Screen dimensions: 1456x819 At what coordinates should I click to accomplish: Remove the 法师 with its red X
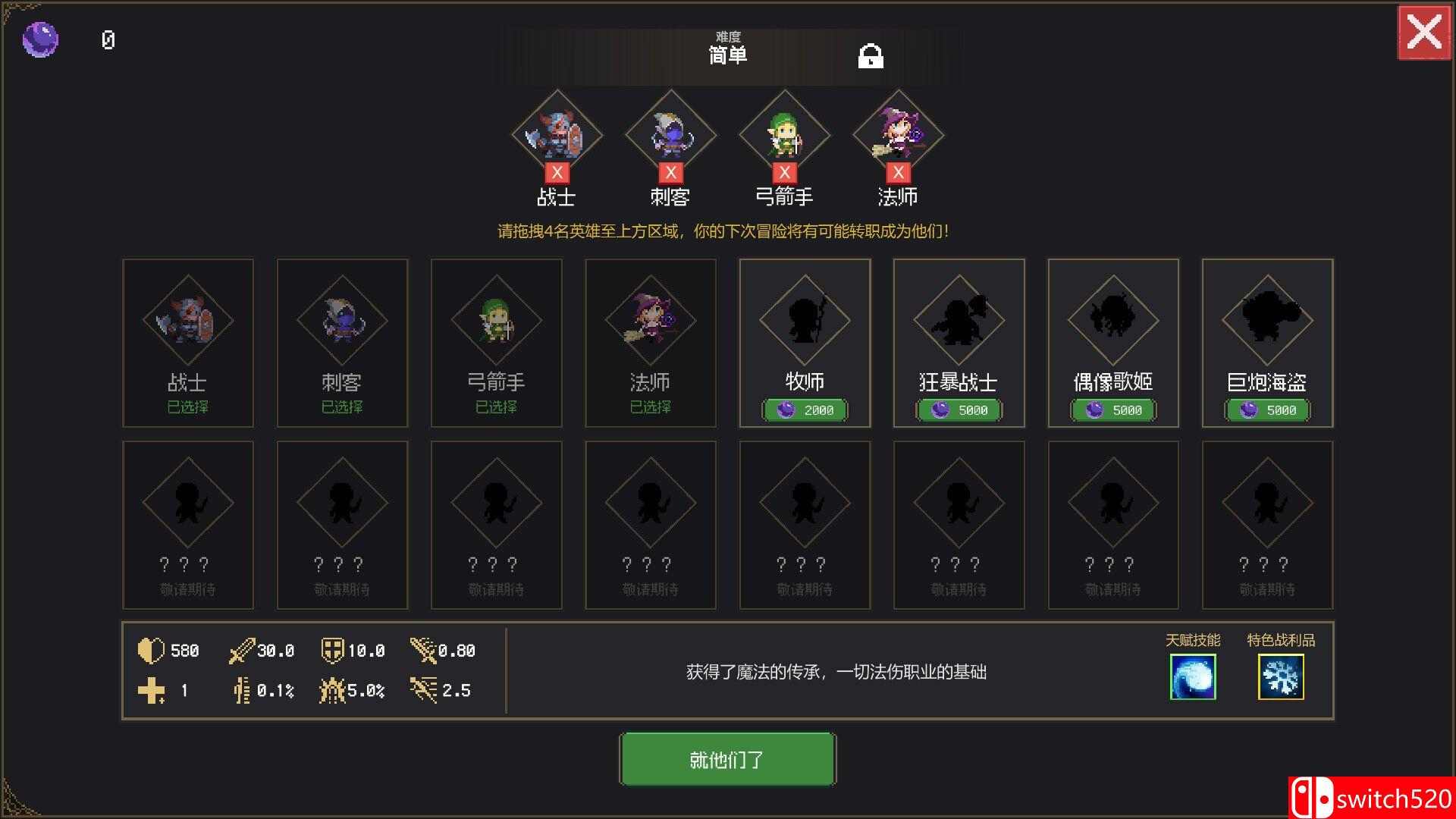click(x=899, y=172)
